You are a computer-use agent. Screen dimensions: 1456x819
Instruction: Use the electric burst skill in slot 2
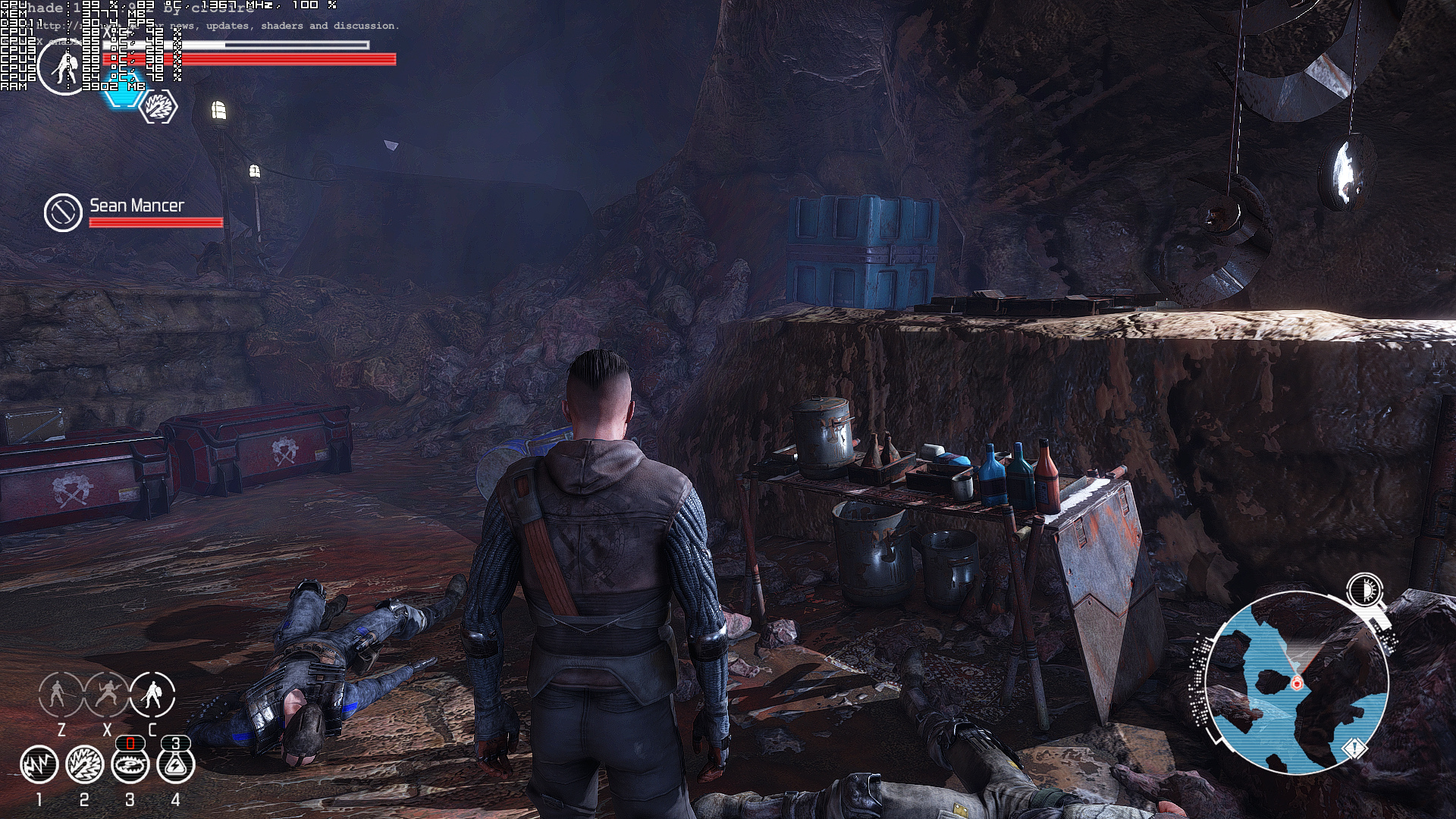(84, 764)
